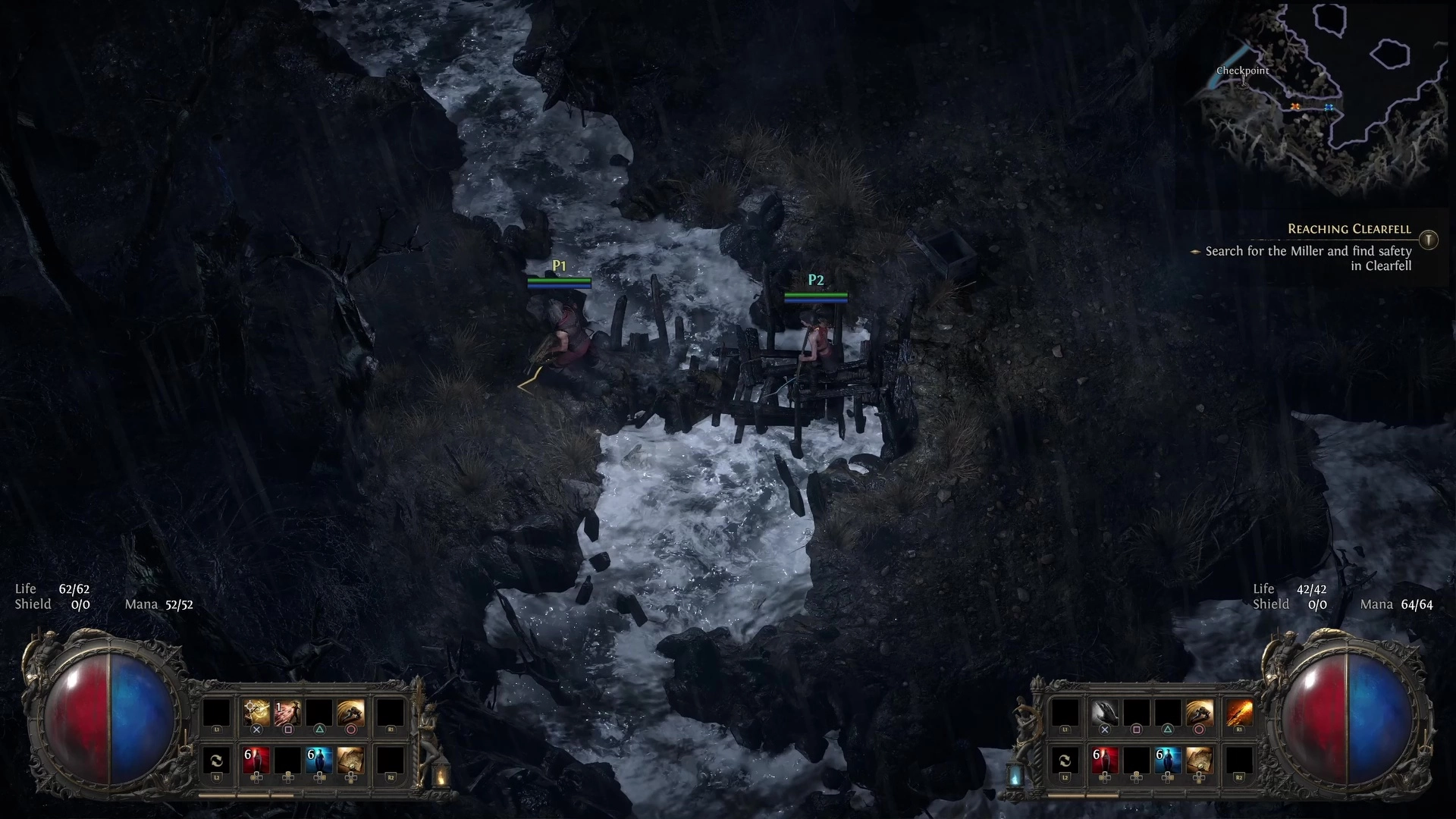The height and width of the screenshot is (819, 1456).
Task: Use P1's red life flask icon
Action: pyautogui.click(x=256, y=758)
